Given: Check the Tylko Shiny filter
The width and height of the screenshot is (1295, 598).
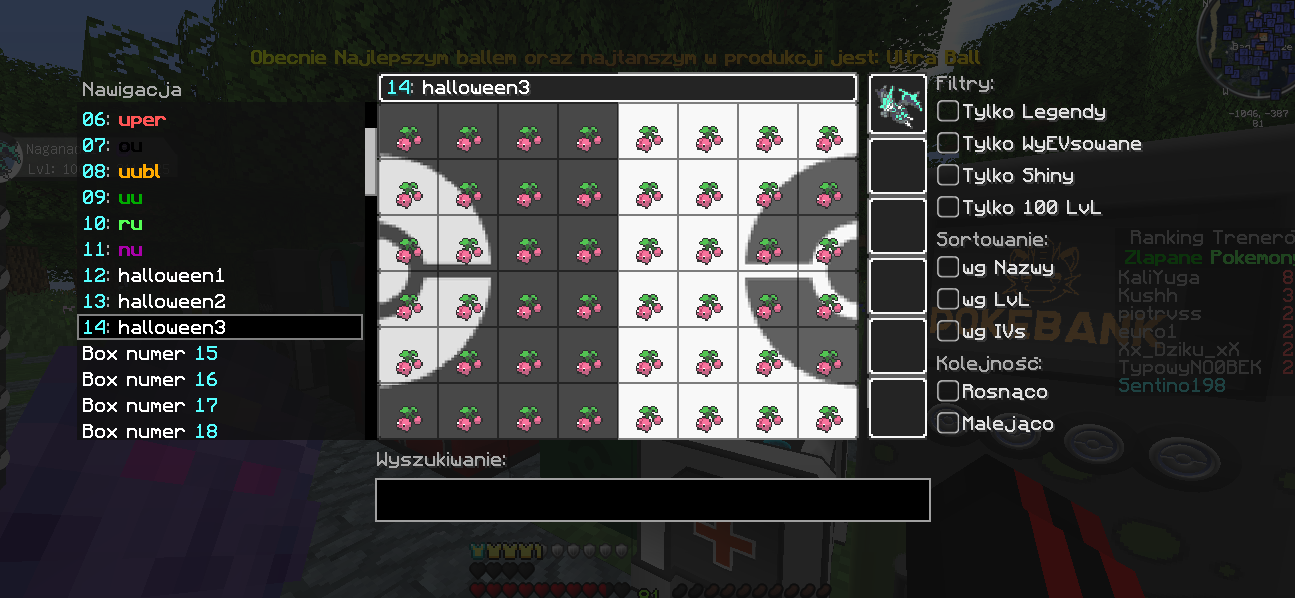Looking at the screenshot, I should point(948,175).
